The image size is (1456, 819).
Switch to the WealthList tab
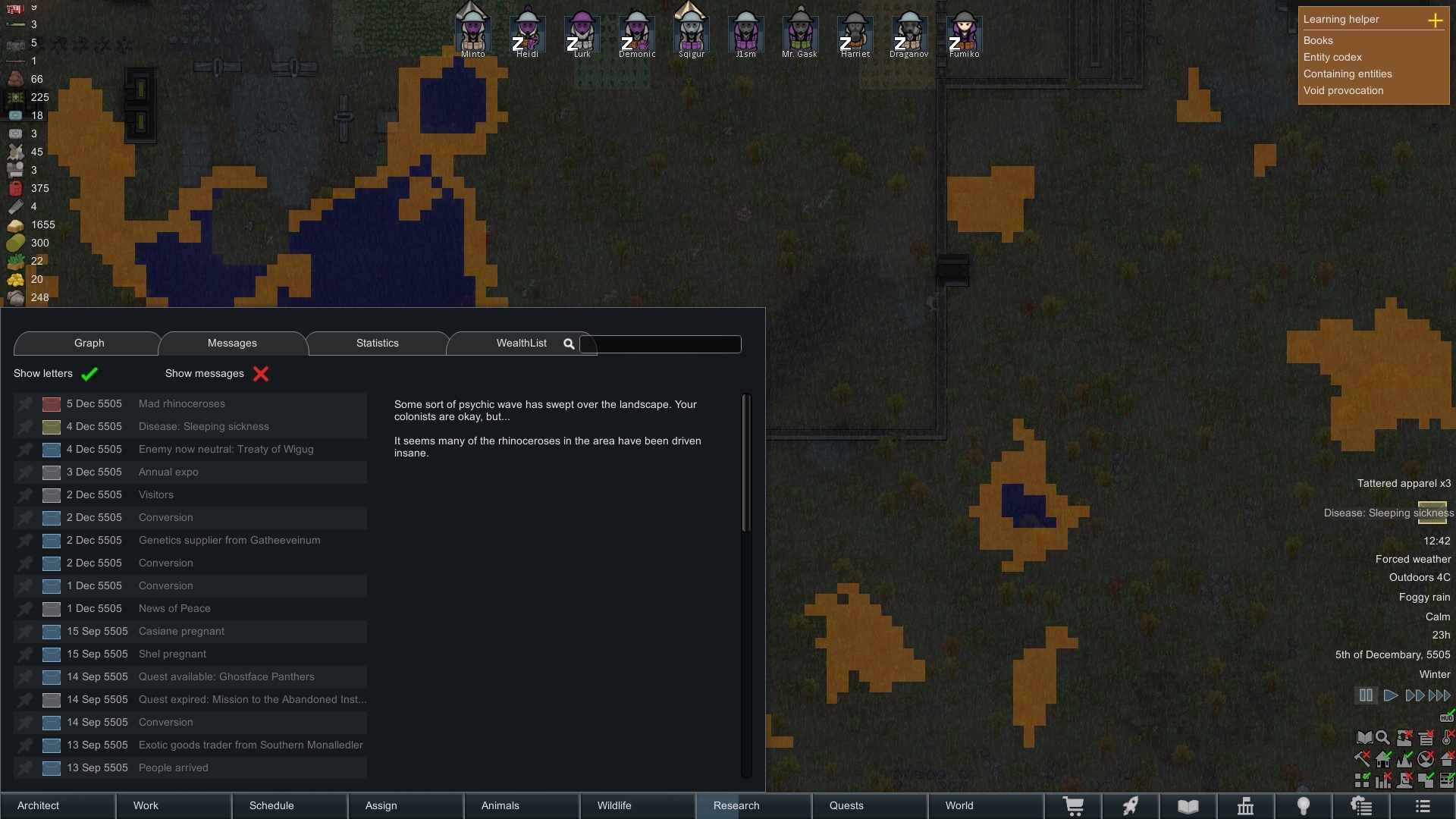521,343
